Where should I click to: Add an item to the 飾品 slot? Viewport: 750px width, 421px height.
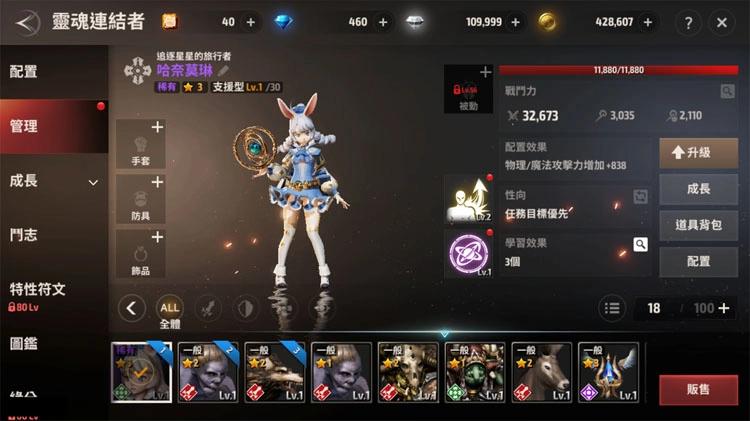coord(141,253)
